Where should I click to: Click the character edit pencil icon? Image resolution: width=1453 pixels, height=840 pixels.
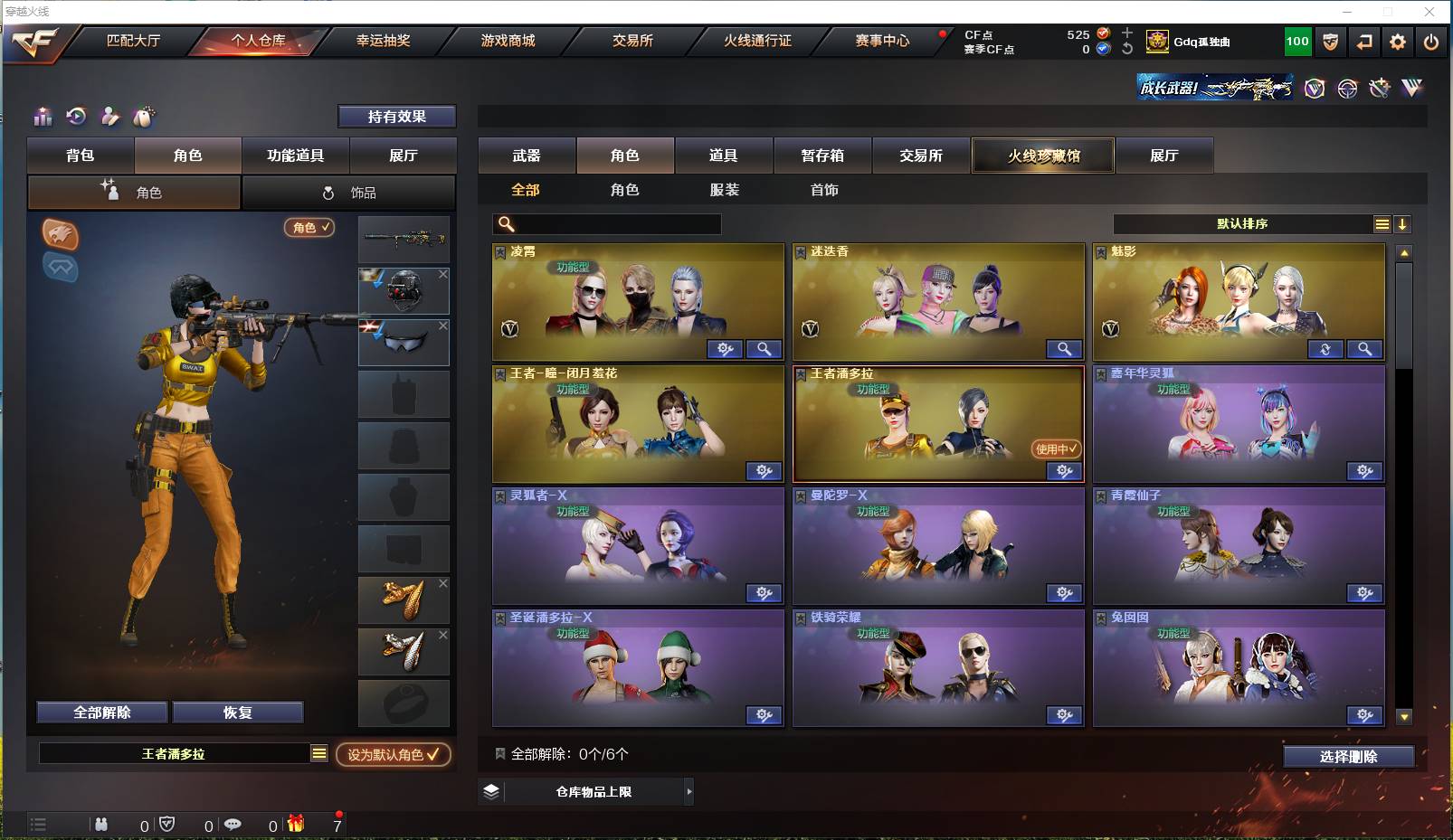109,117
